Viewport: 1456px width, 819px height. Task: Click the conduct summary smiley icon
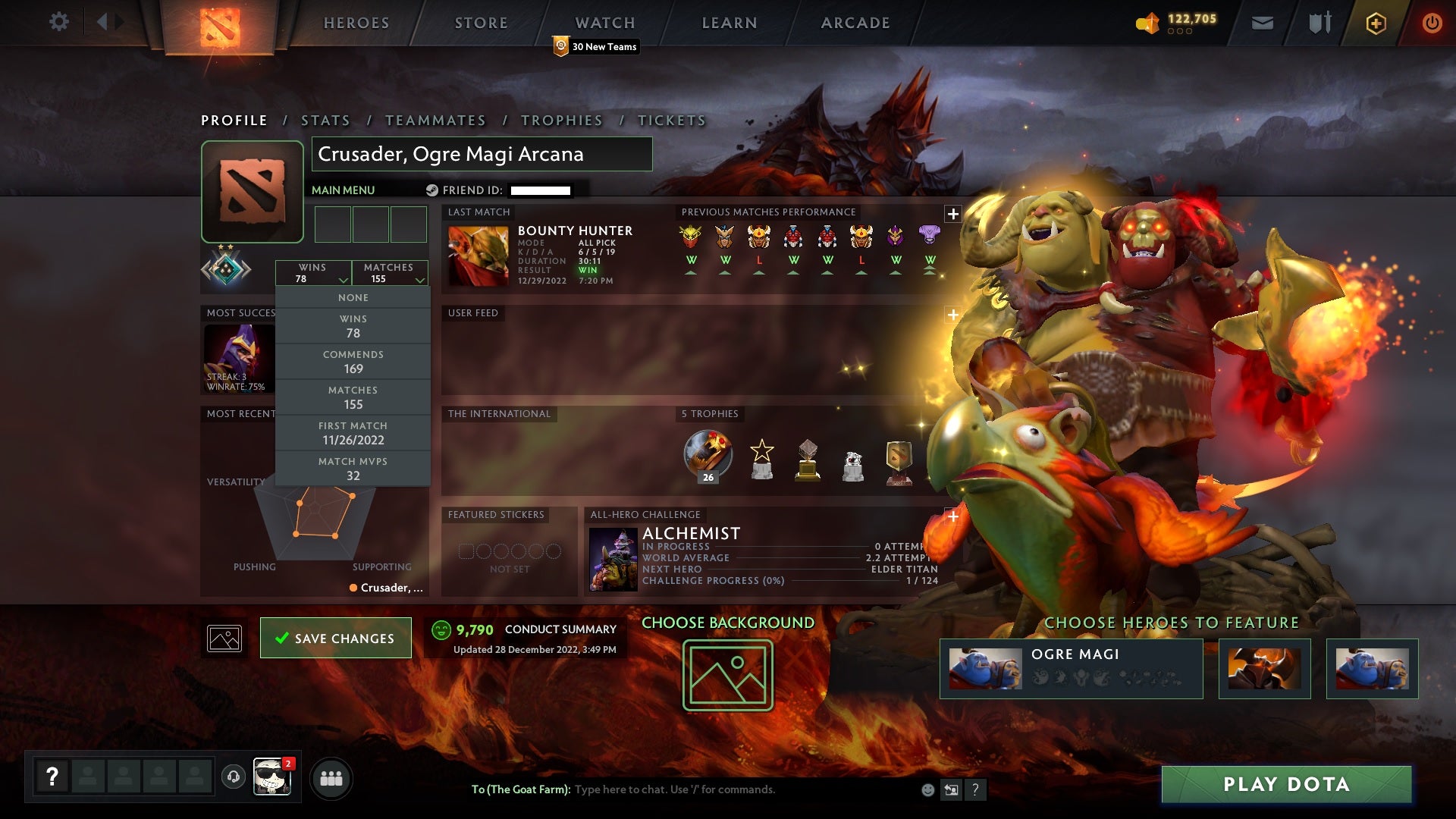coord(441,629)
